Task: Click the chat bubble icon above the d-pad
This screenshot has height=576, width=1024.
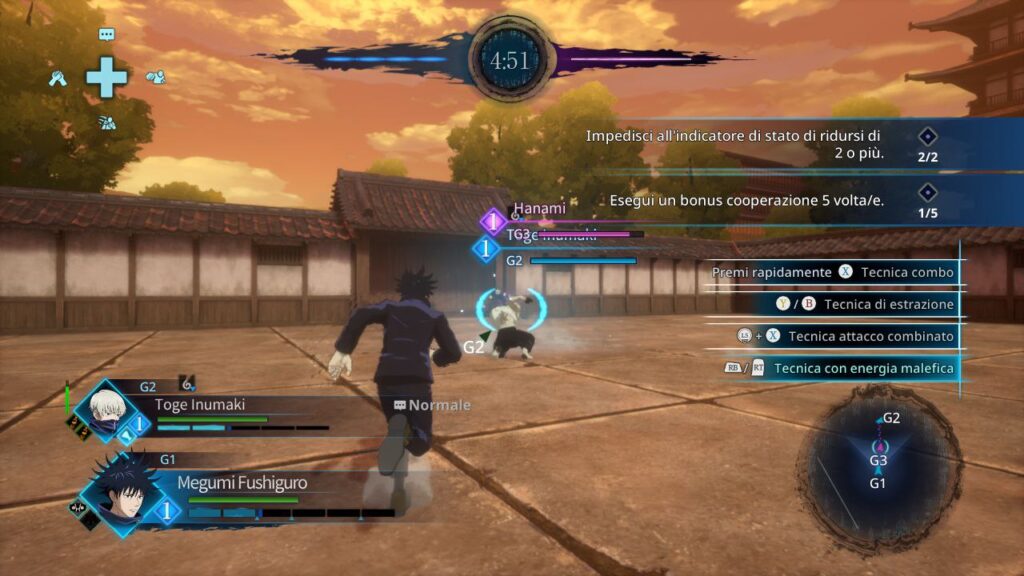Action: coord(107,35)
